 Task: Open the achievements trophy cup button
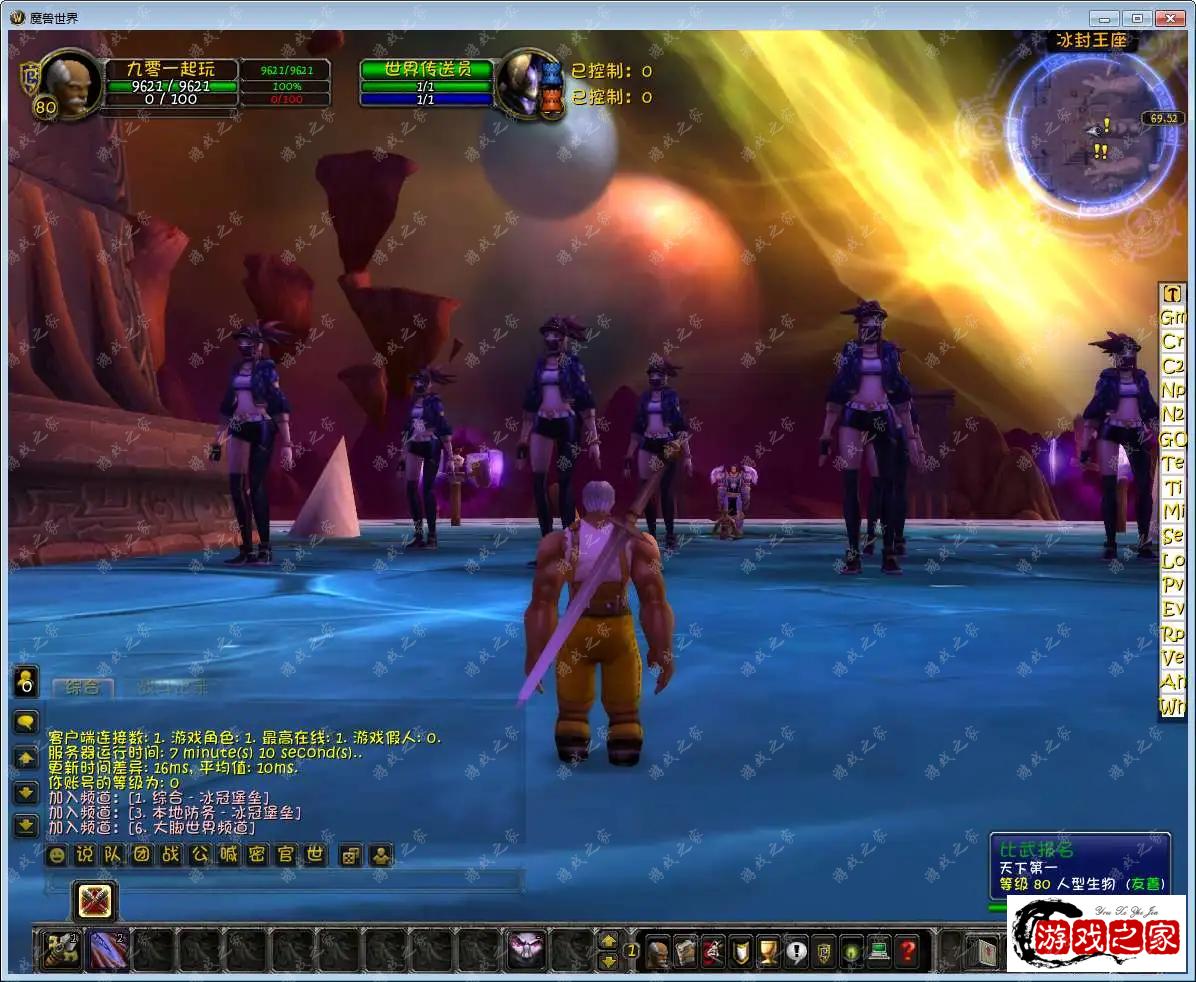coord(768,950)
